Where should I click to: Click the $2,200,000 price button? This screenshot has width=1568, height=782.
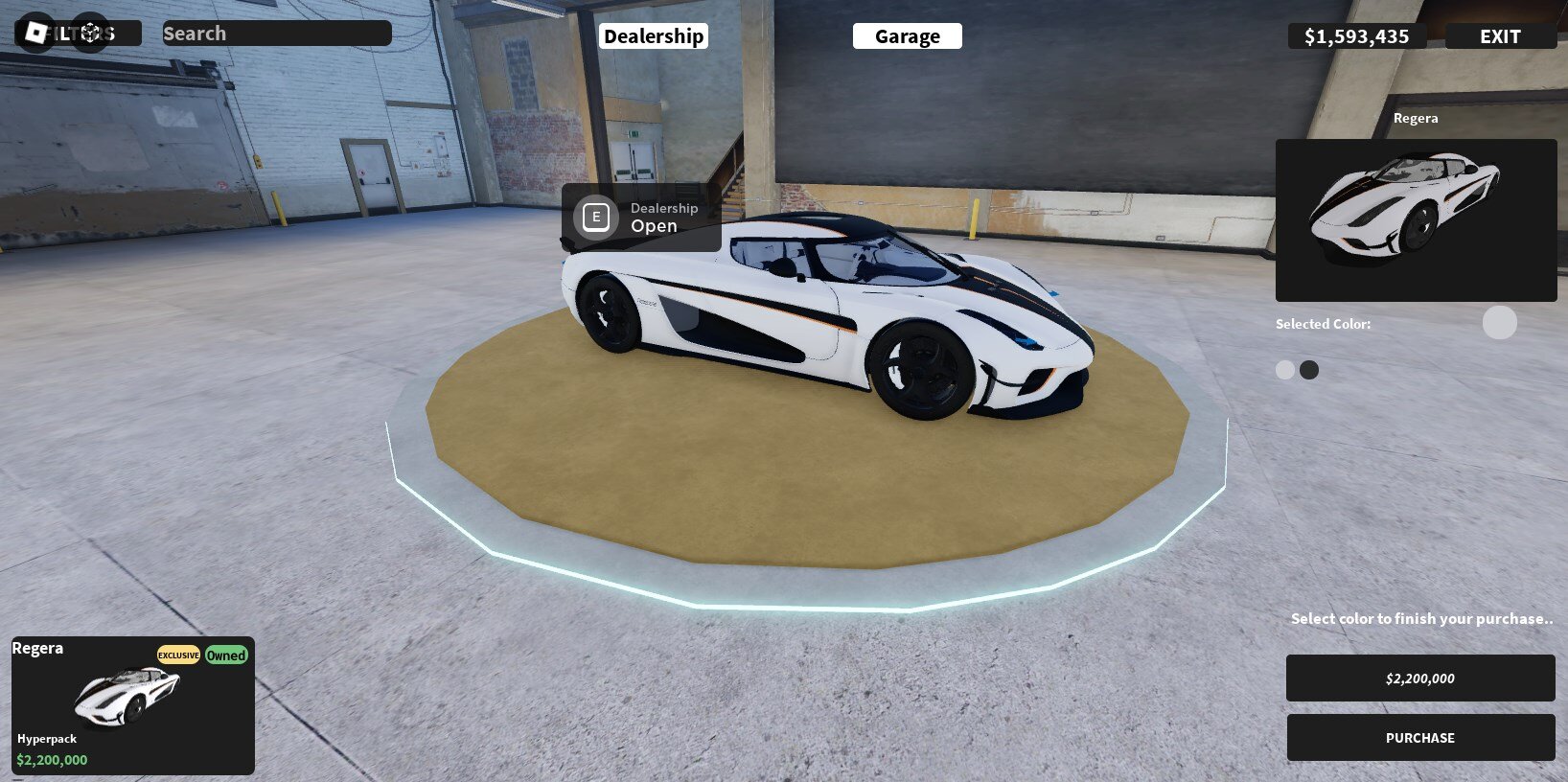point(1419,678)
